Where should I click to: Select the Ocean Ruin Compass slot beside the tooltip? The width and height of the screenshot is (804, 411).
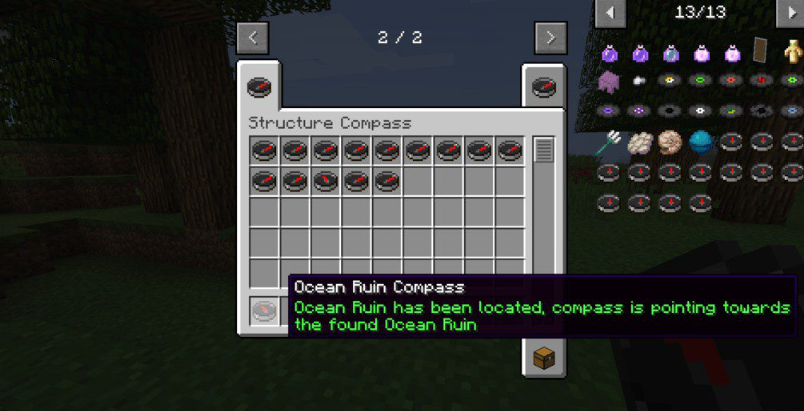263,310
